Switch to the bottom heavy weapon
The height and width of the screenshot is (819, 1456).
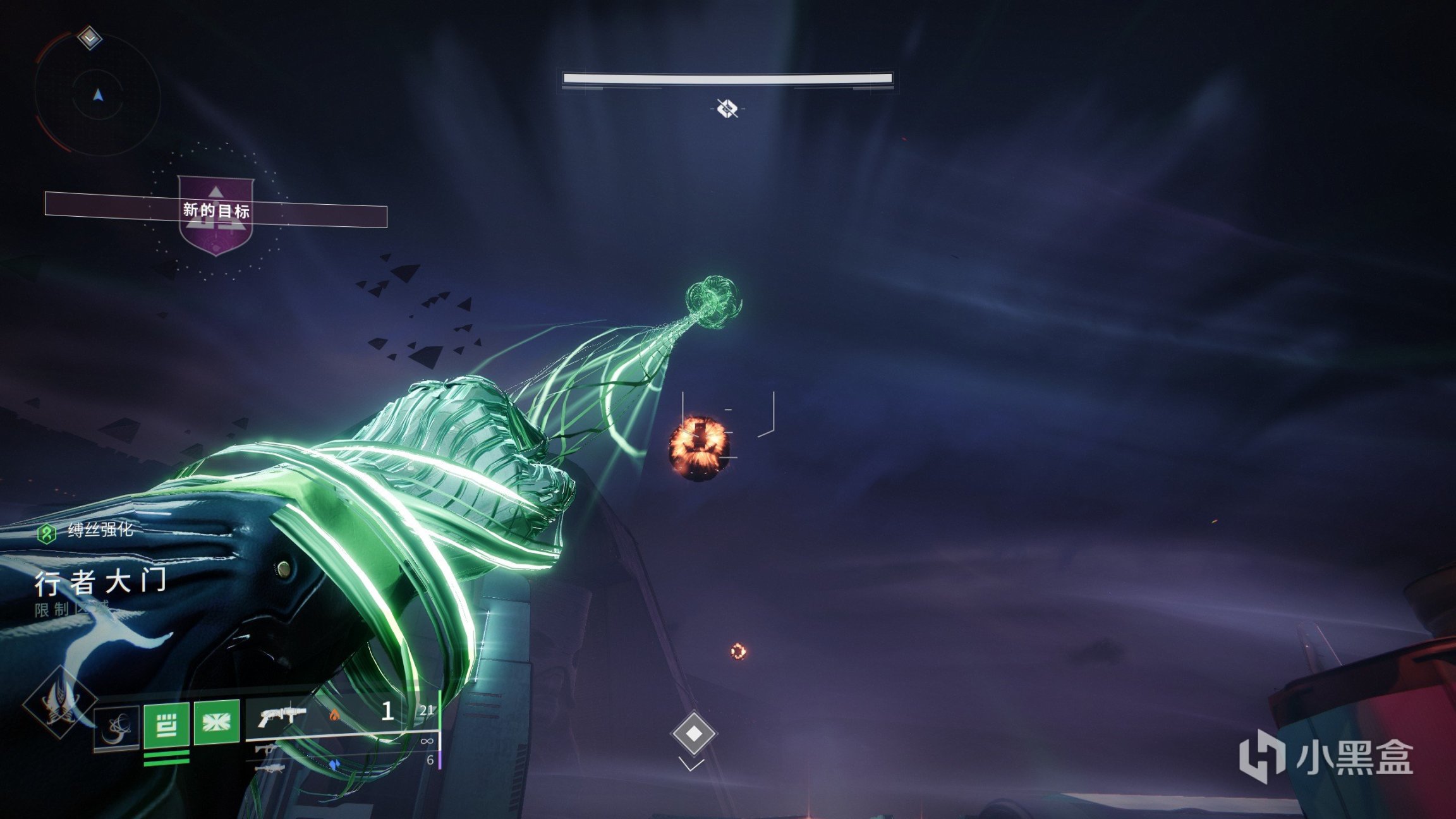(271, 769)
